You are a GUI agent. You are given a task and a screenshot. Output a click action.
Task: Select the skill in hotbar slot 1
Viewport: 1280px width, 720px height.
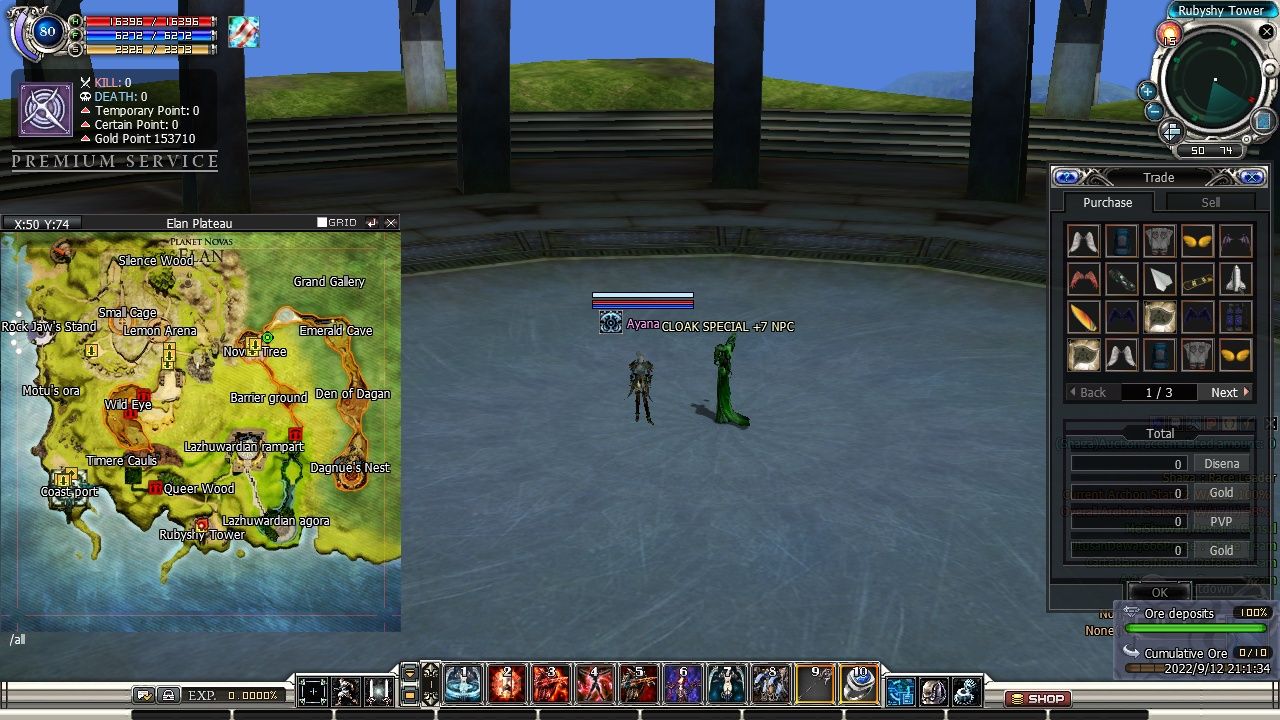462,685
